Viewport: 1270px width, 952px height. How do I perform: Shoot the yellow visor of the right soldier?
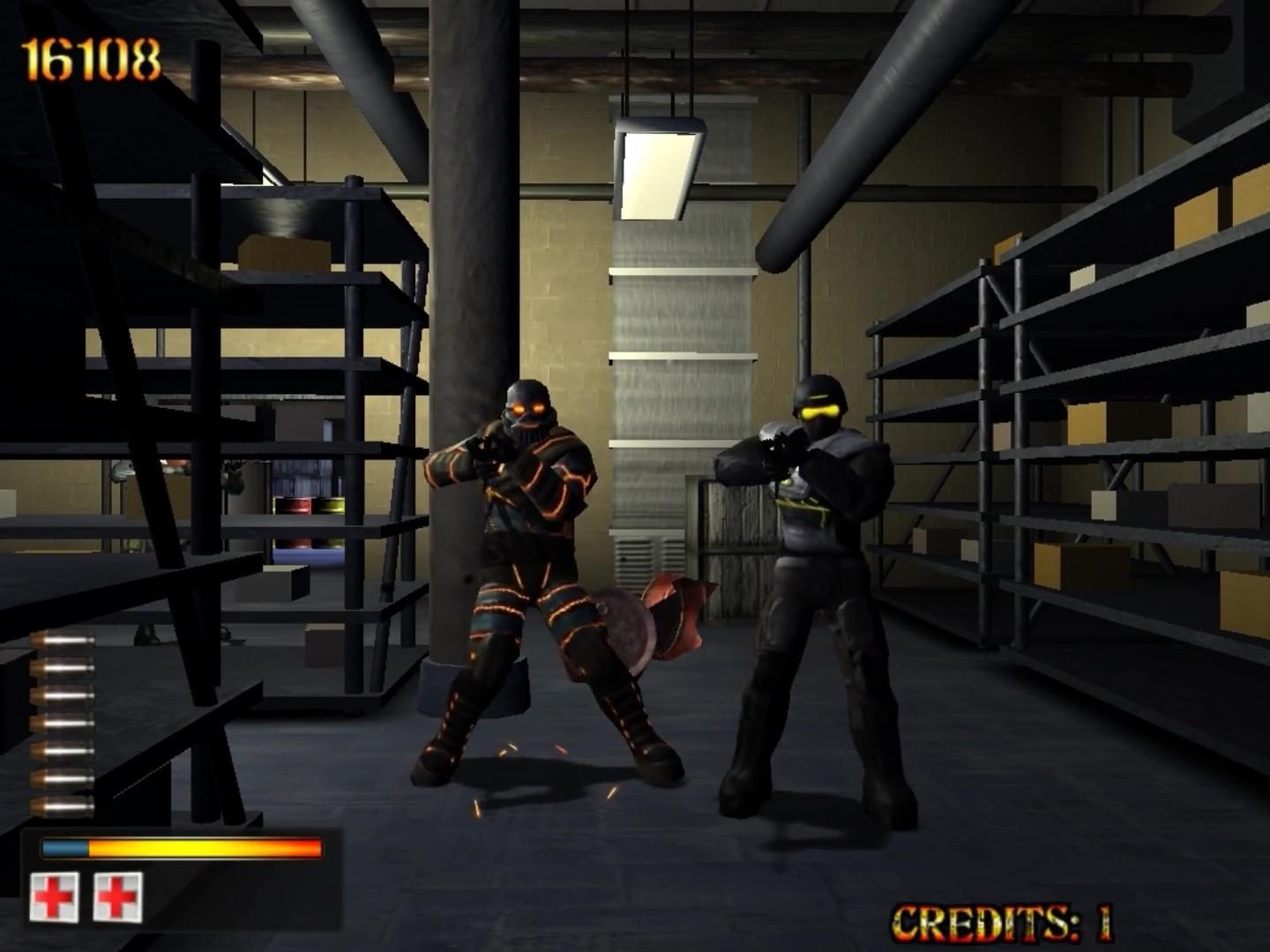pyautogui.click(x=820, y=410)
